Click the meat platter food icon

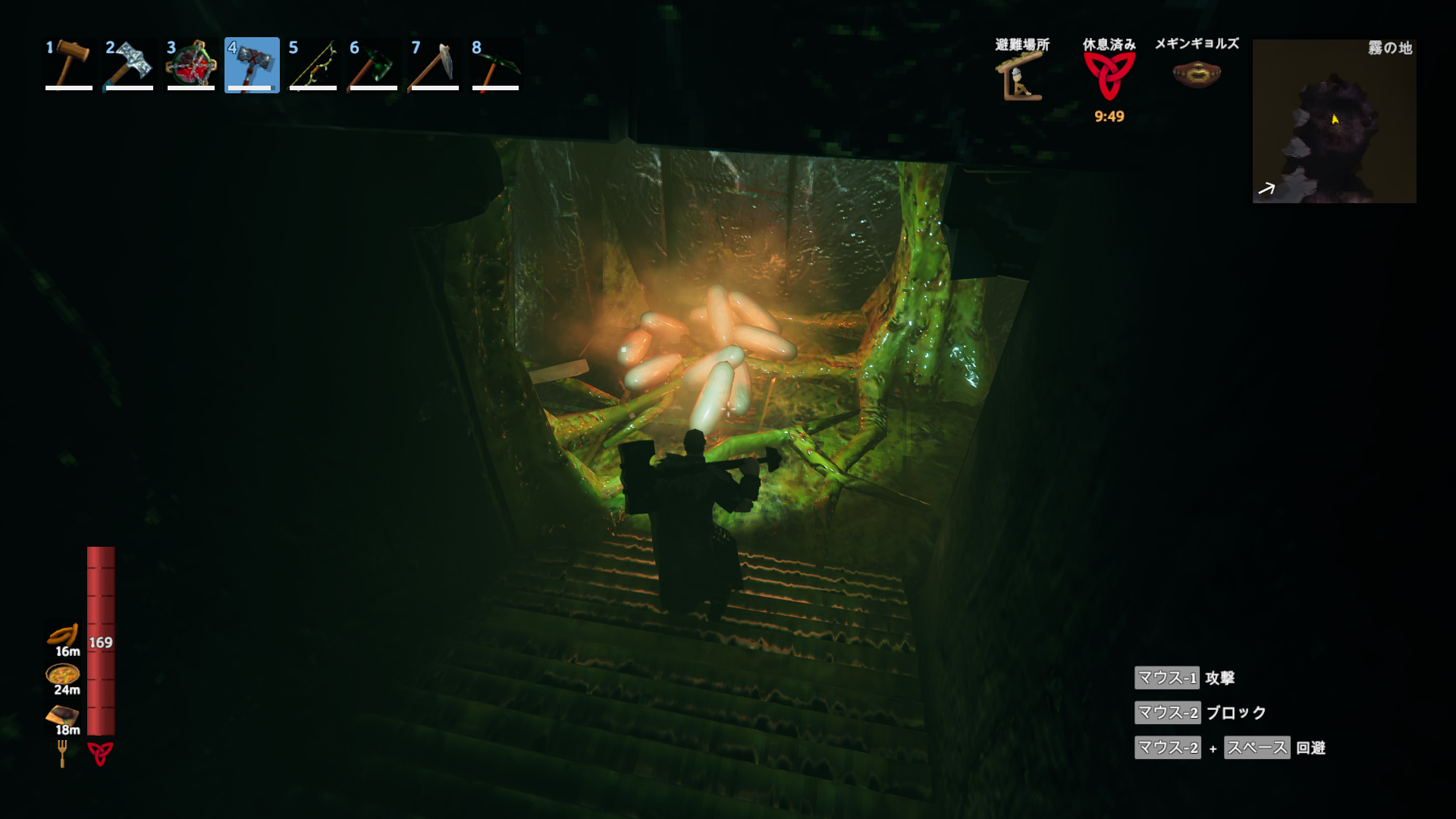pos(63,714)
